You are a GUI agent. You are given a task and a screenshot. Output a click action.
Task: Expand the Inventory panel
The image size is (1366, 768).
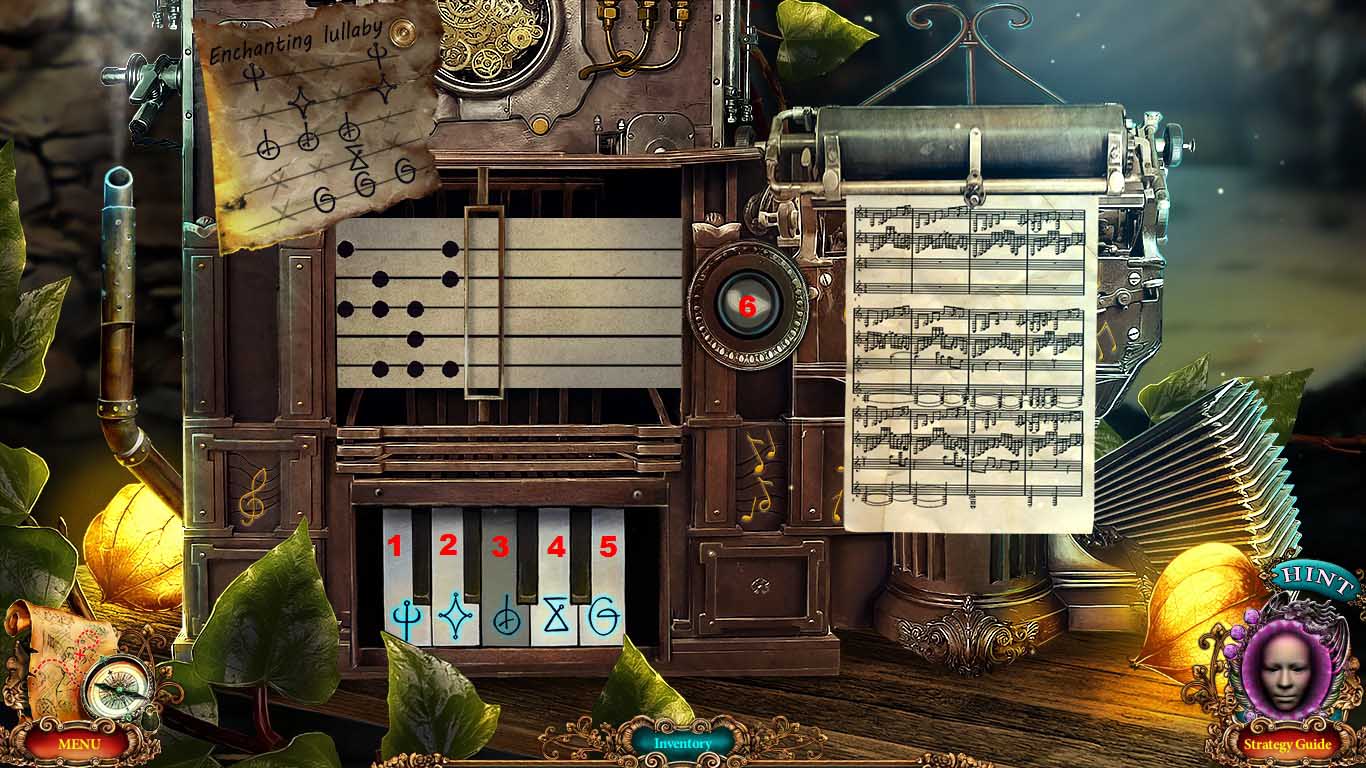click(683, 742)
